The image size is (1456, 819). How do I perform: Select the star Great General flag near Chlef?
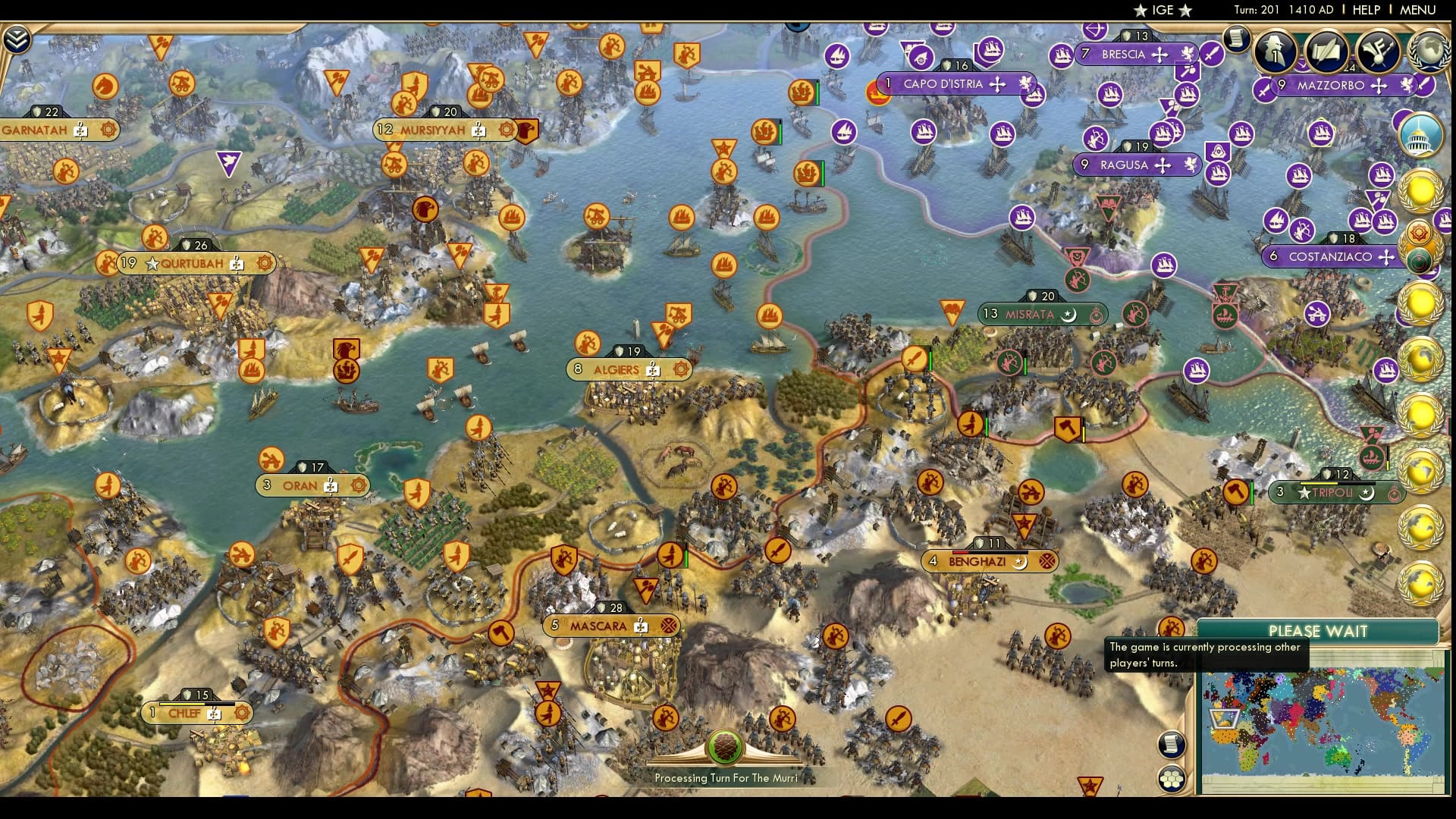point(548,689)
